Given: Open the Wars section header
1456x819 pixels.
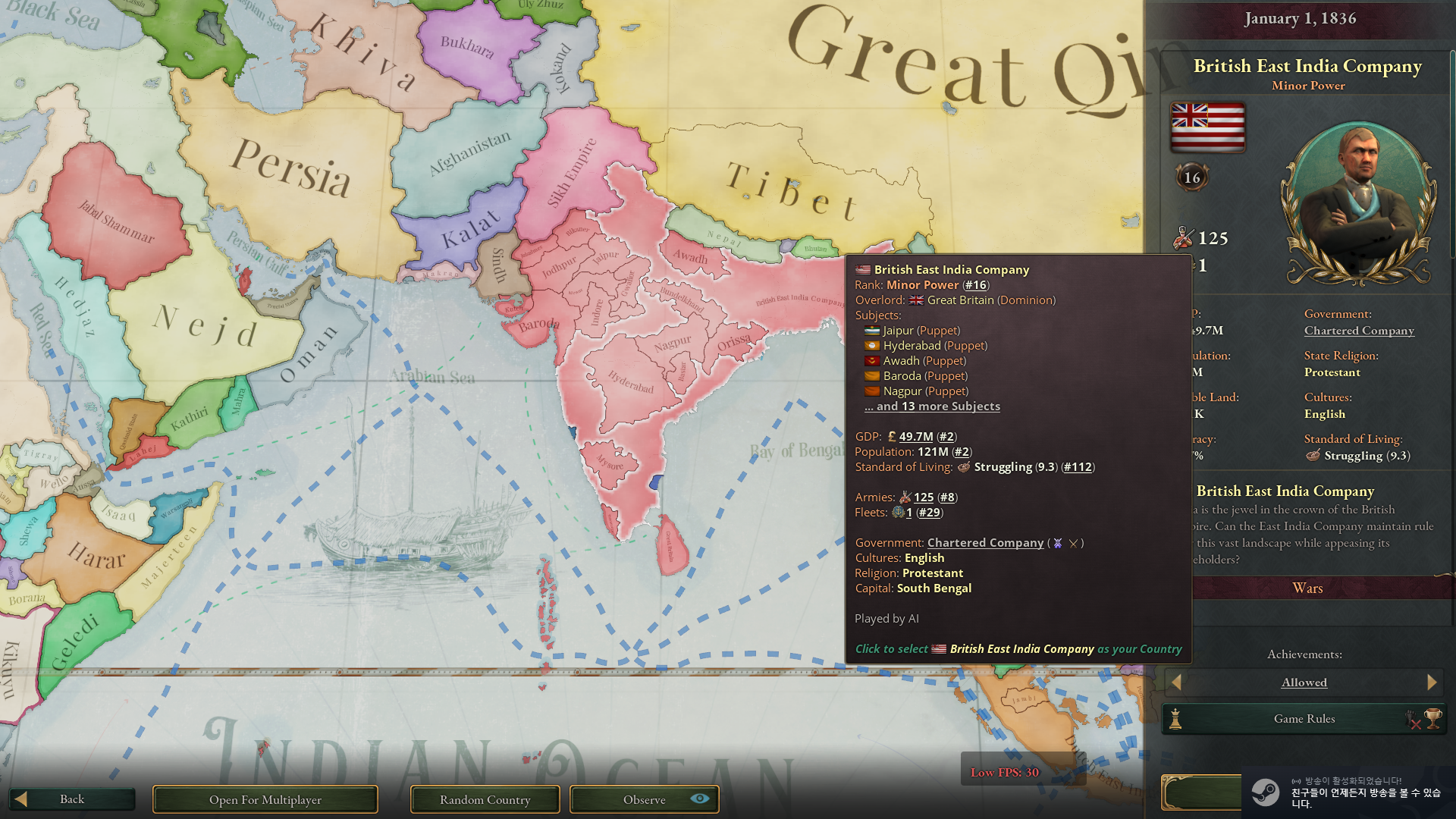Looking at the screenshot, I should click(1307, 588).
